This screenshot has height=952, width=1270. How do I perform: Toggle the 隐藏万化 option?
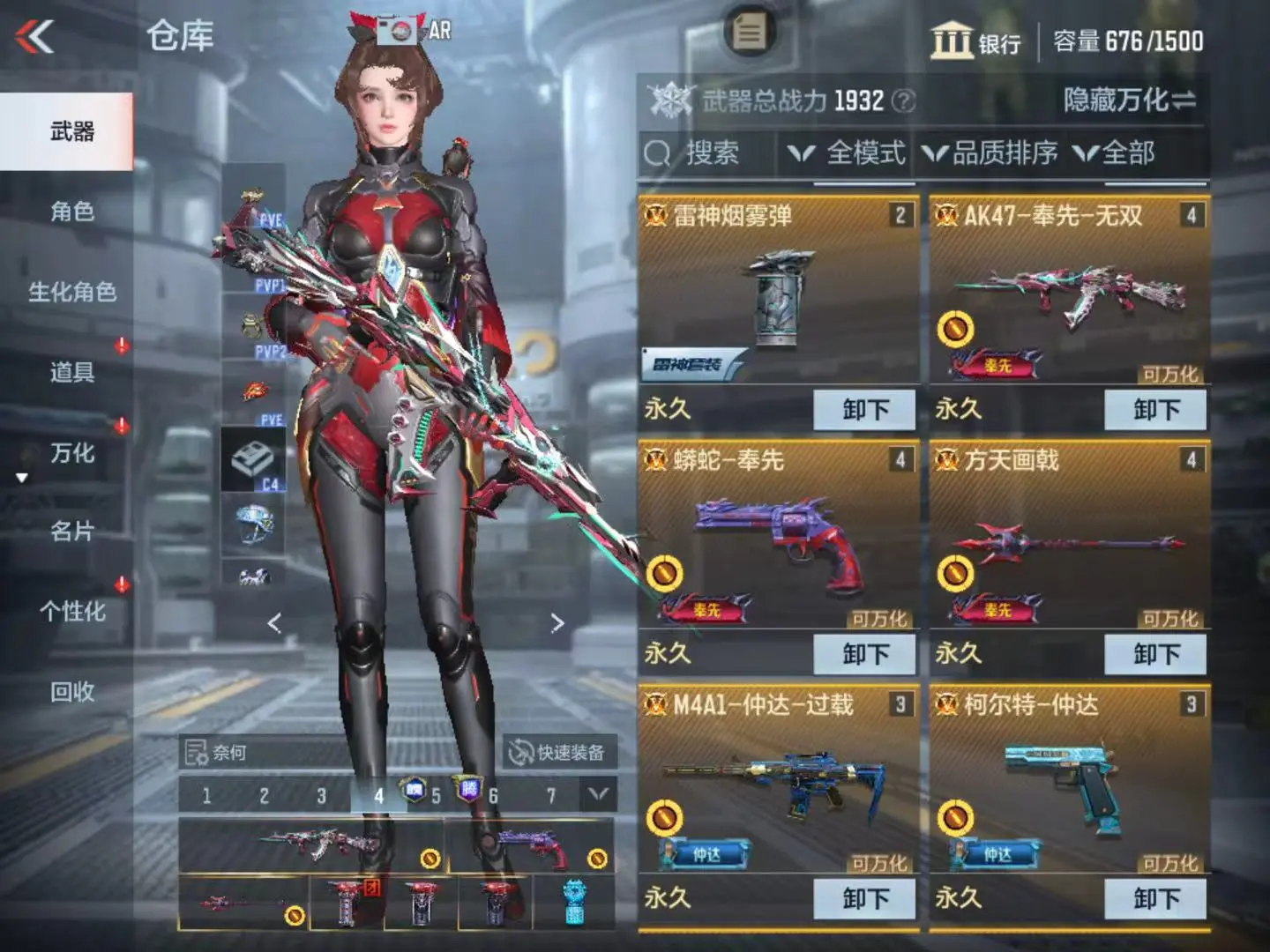click(x=1129, y=100)
